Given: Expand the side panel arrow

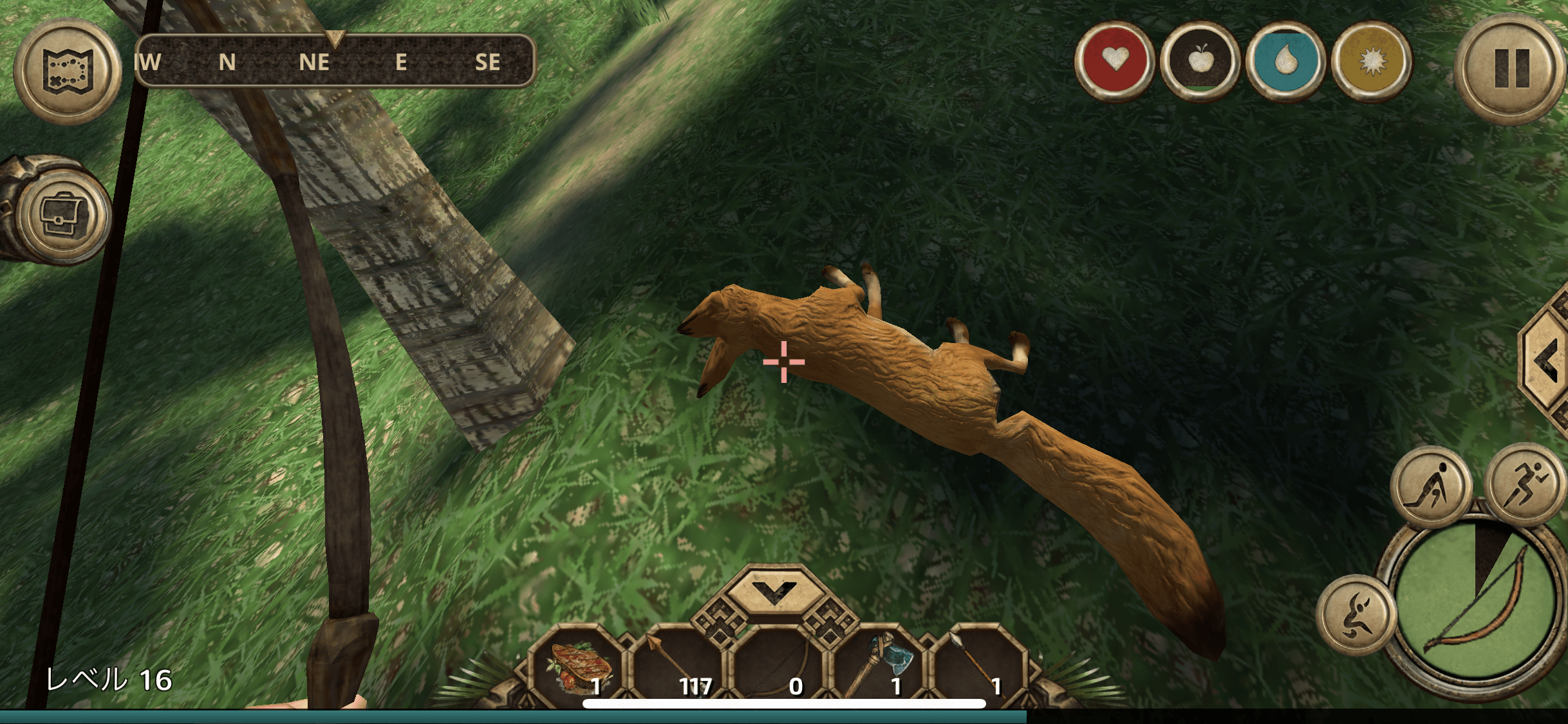Looking at the screenshot, I should point(1546,362).
